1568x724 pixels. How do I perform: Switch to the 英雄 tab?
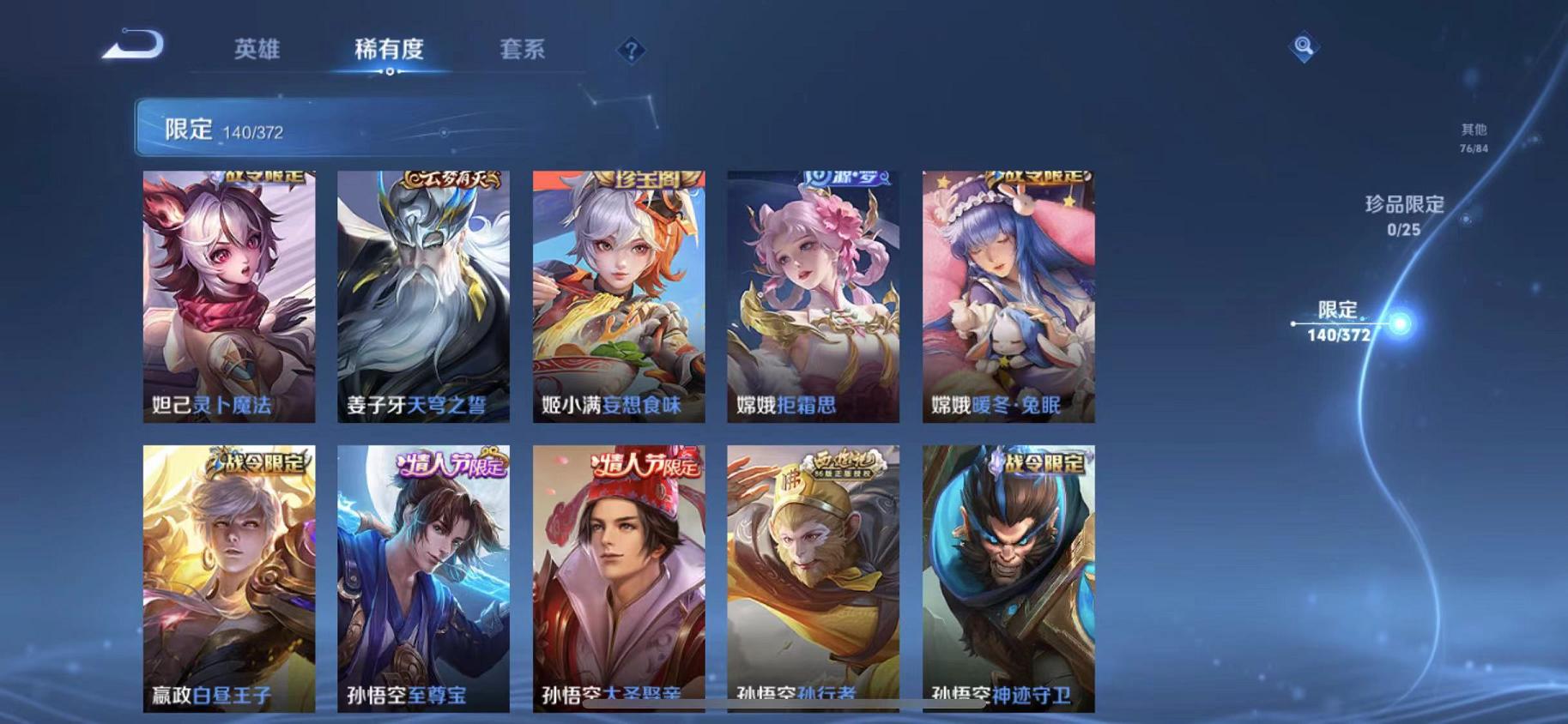pyautogui.click(x=257, y=50)
